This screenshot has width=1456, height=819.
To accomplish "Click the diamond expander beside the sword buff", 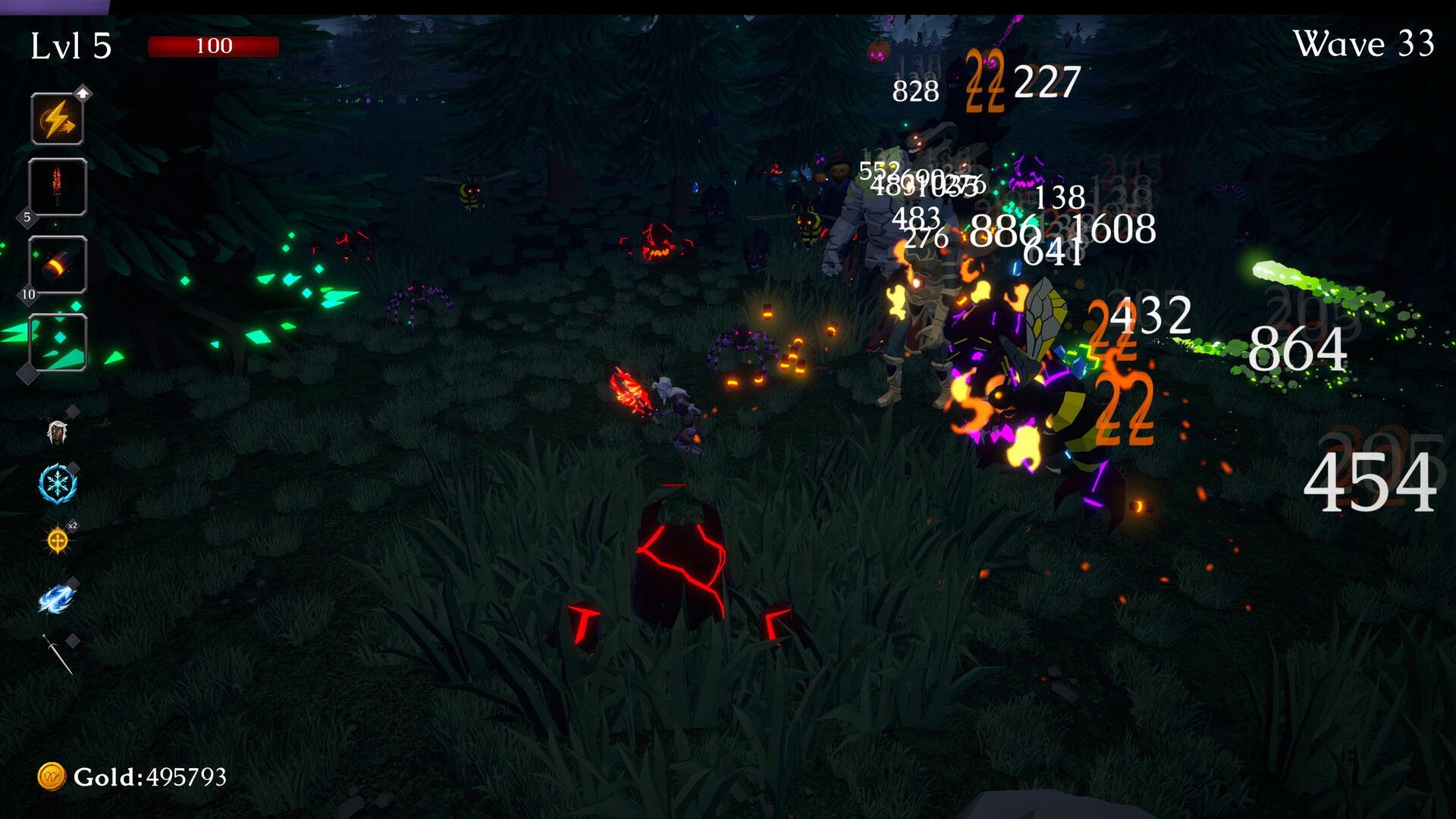I will pos(73,641).
